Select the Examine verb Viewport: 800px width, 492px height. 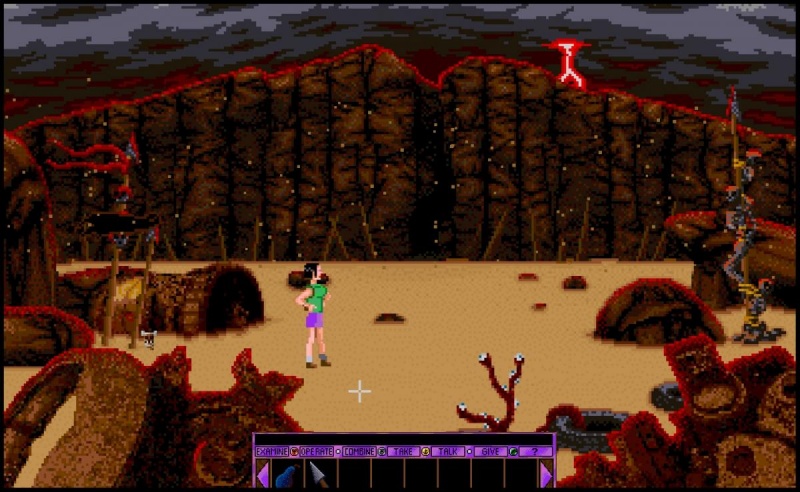272,451
